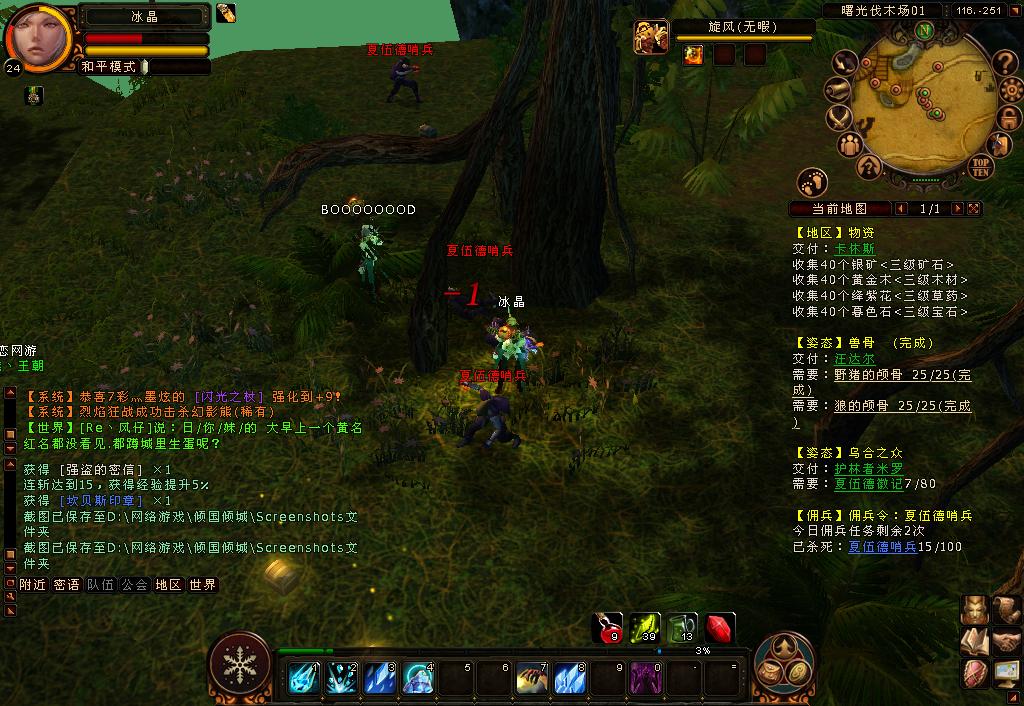The image size is (1024, 706).
Task: Open the crossed swords icon beside minimap
Action: point(839,117)
